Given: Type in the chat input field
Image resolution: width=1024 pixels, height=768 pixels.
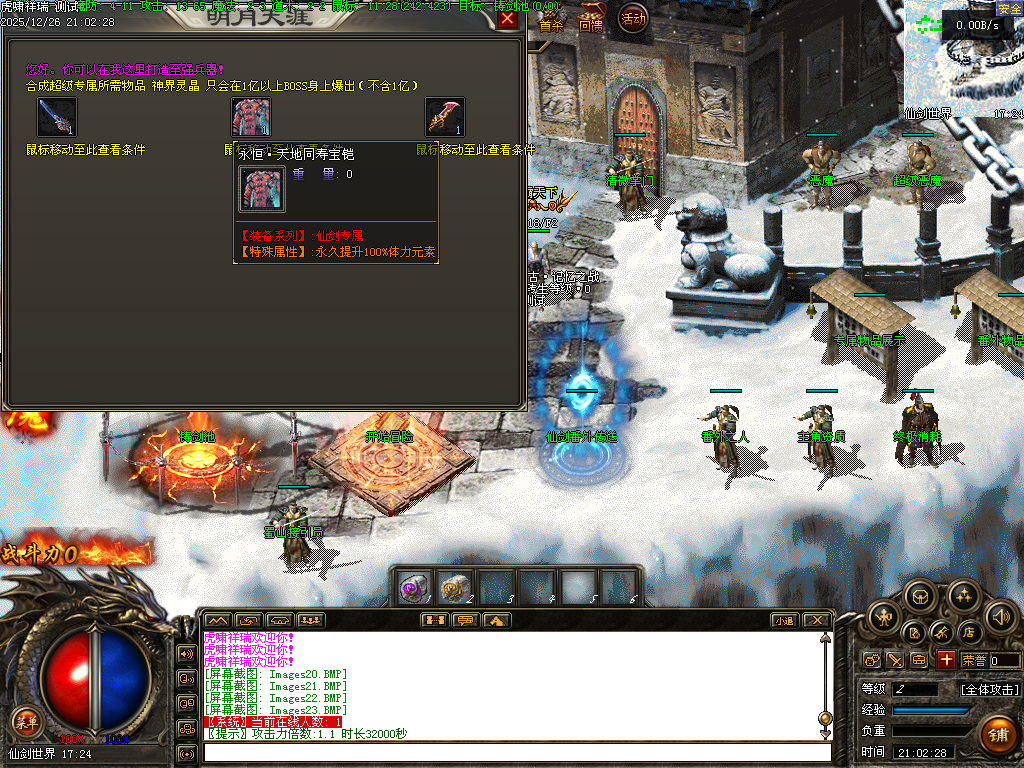Looking at the screenshot, I should click(x=515, y=752).
